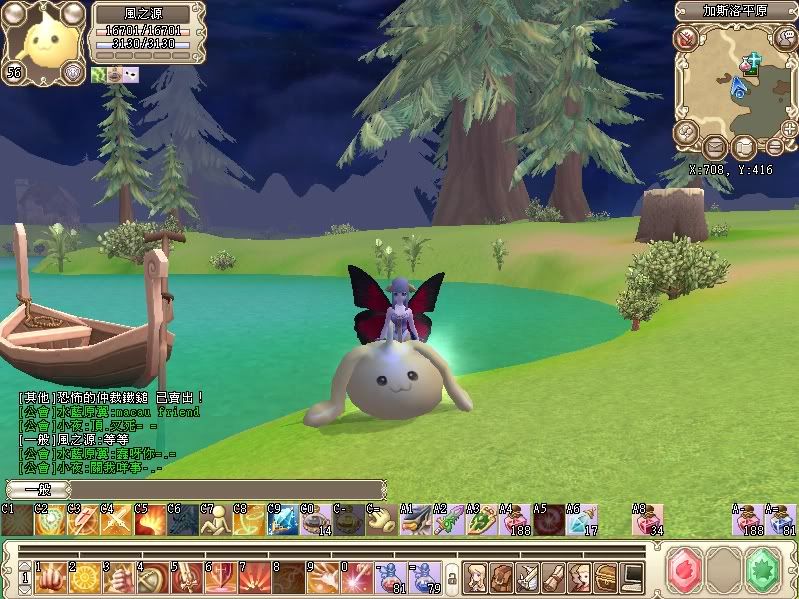Open the mail envelope button under minimap
Viewport: 799px width, 599px height.
click(716, 147)
